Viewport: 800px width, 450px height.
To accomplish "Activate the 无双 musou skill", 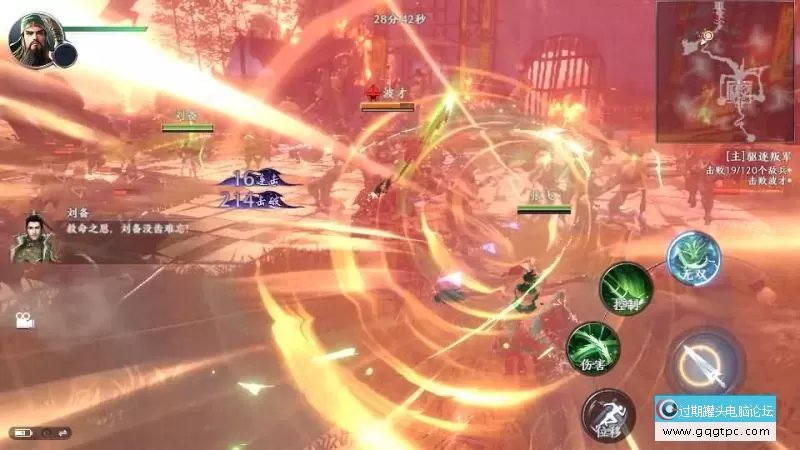I will pyautogui.click(x=691, y=257).
